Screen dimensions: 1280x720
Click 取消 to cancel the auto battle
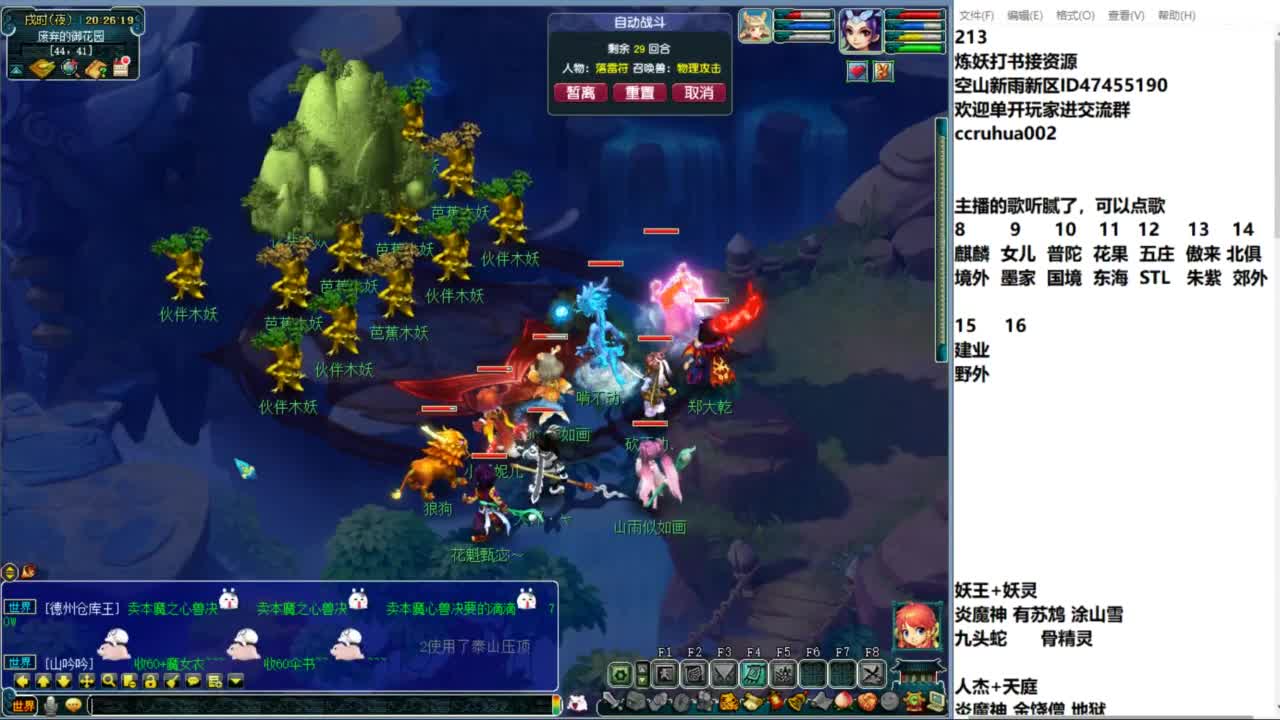(x=699, y=92)
